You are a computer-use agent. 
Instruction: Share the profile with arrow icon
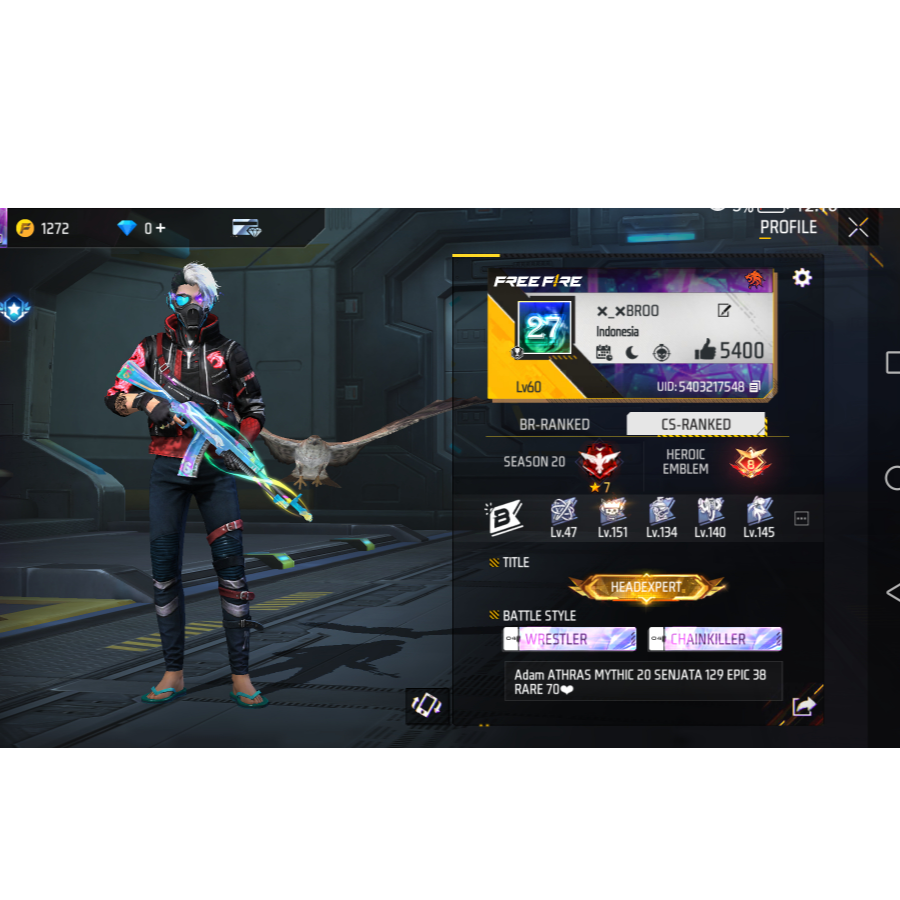(x=803, y=706)
